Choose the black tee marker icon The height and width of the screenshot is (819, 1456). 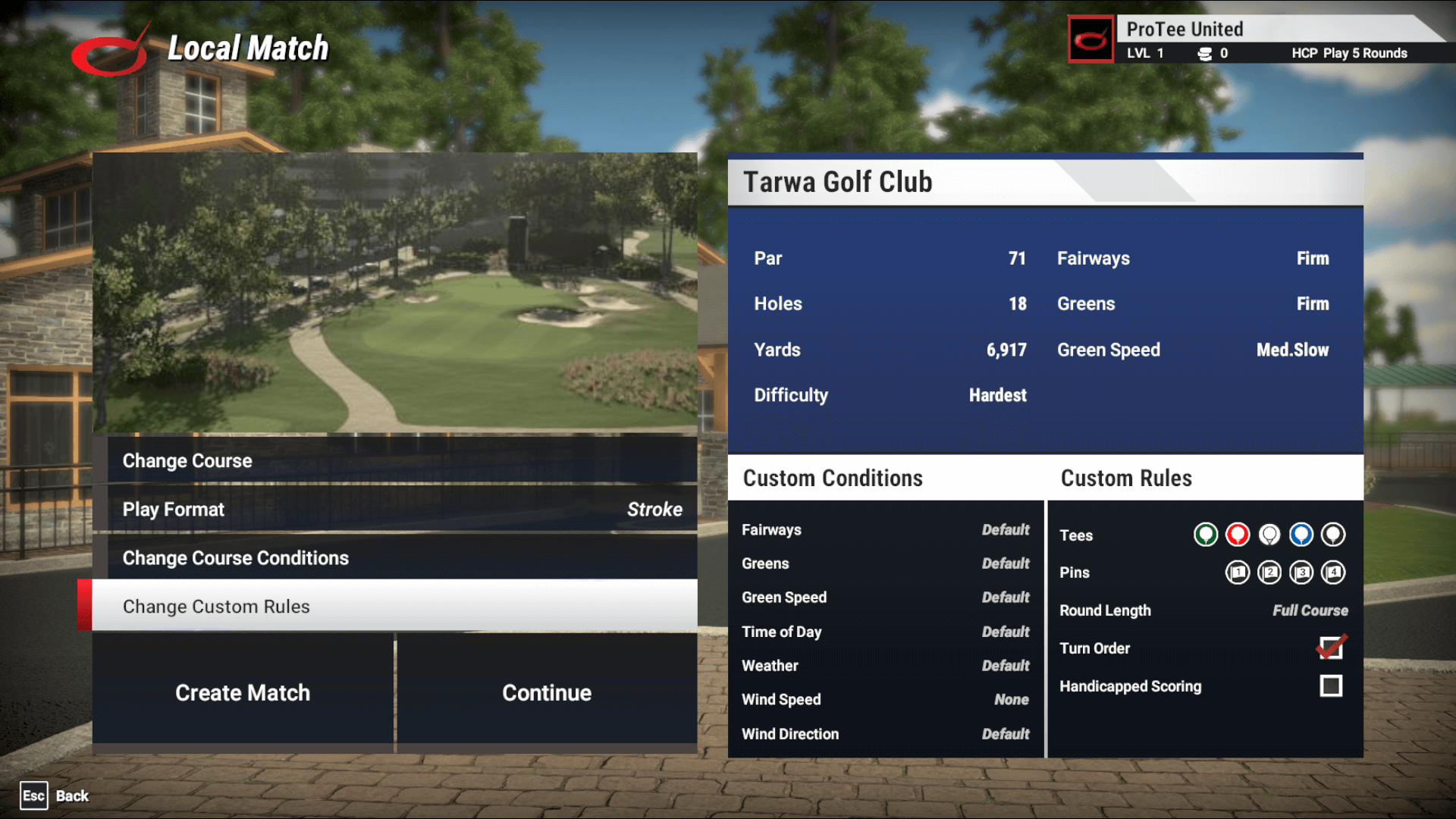point(1332,535)
